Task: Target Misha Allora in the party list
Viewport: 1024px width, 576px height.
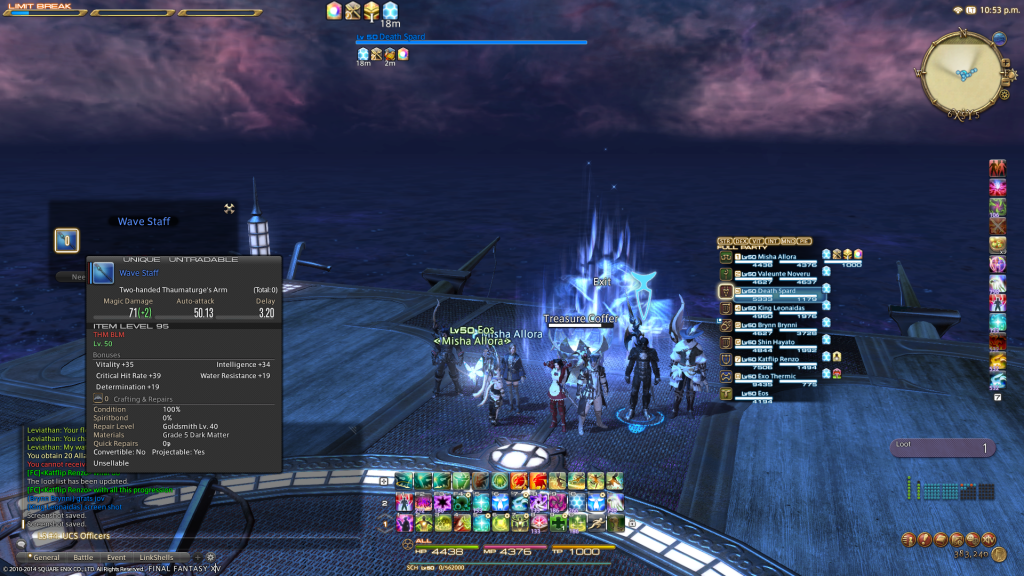Action: [x=770, y=257]
